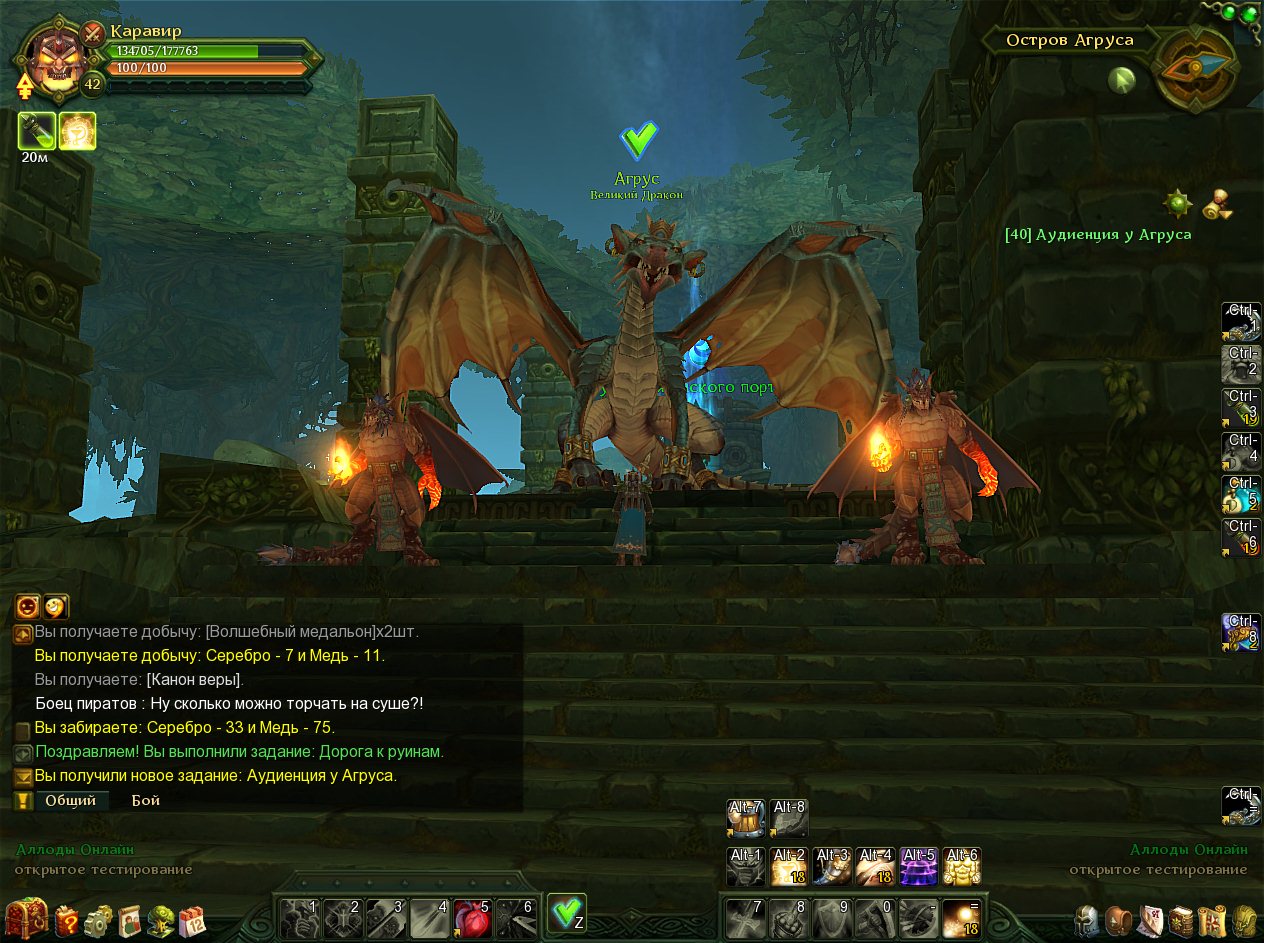Select the Аудиенция у Агруса quest tracker entry

1098,235
